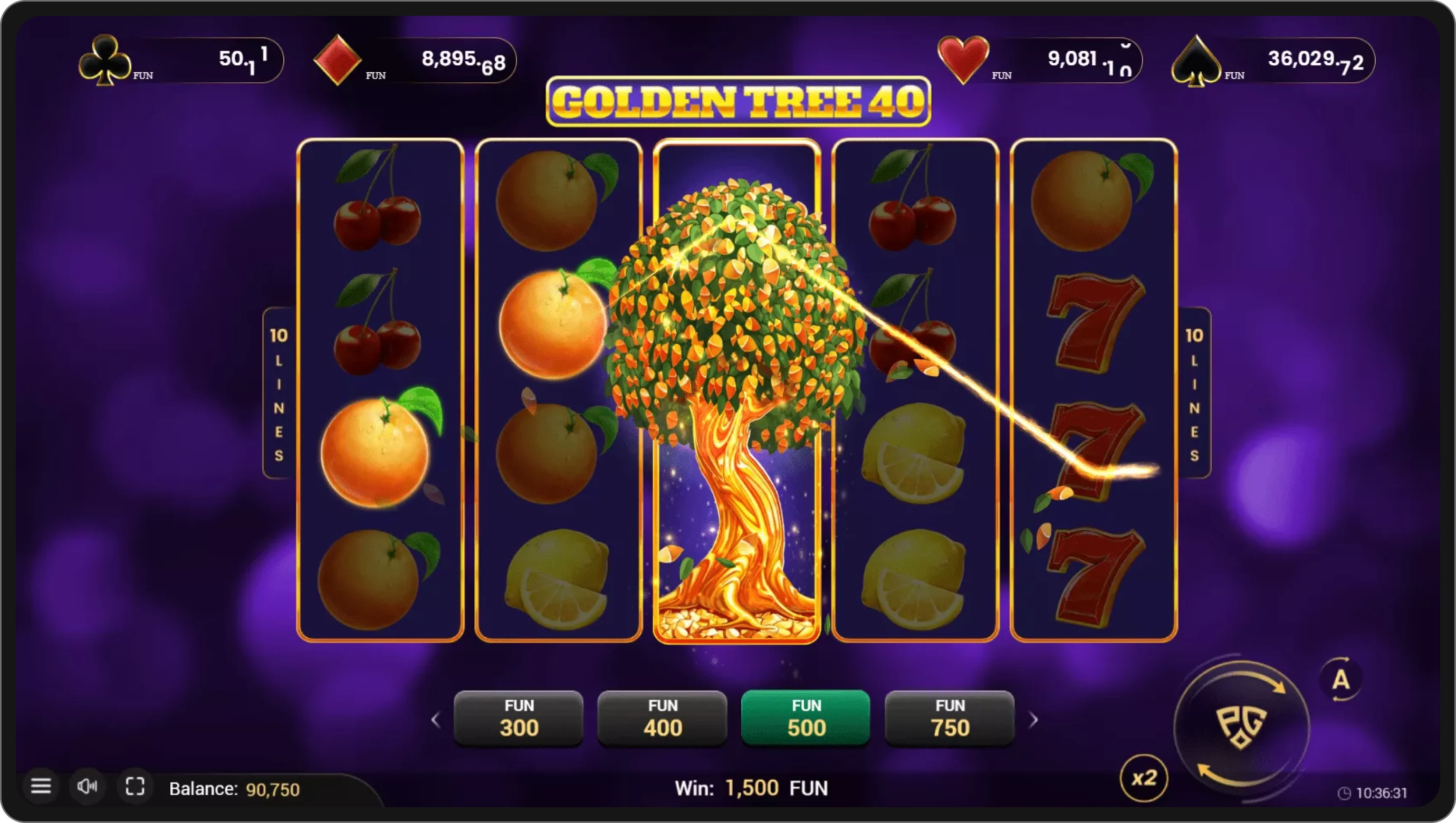Click the Balance 90,750 display

coord(235,789)
